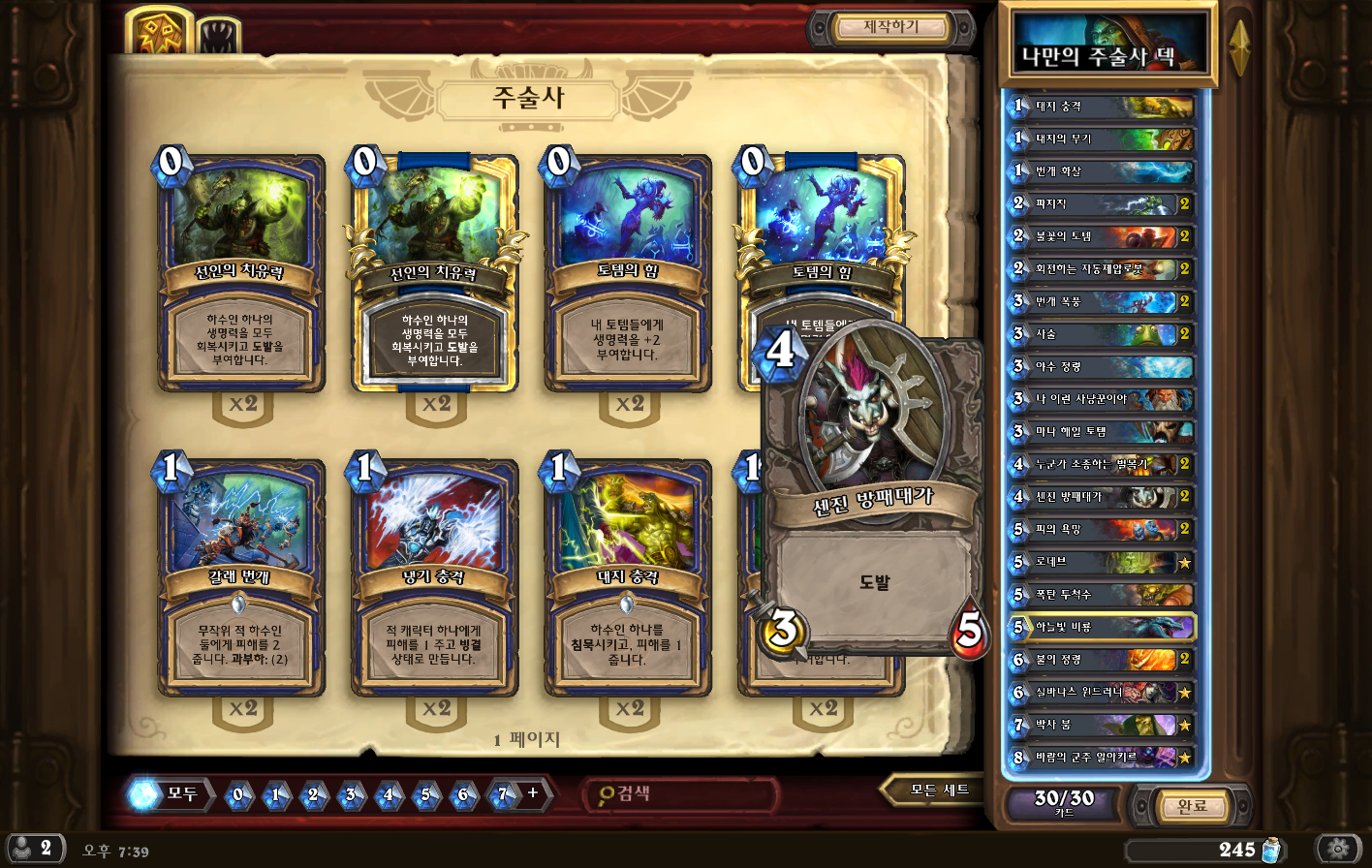Click the 검색 search field
1372x868 pixels.
coord(682,794)
